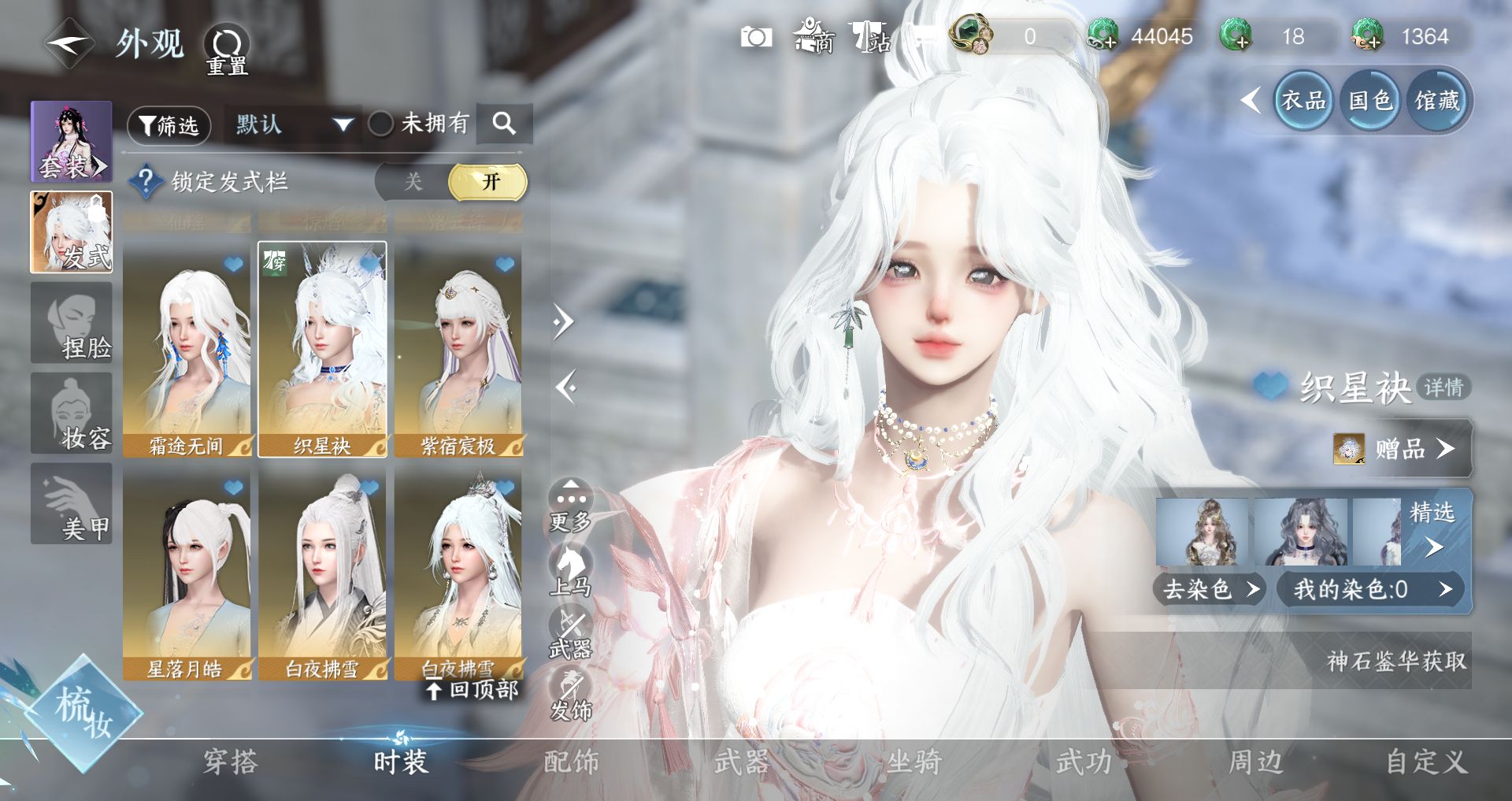Take a photo with camera icon
This screenshot has height=801, width=1512.
[x=756, y=37]
